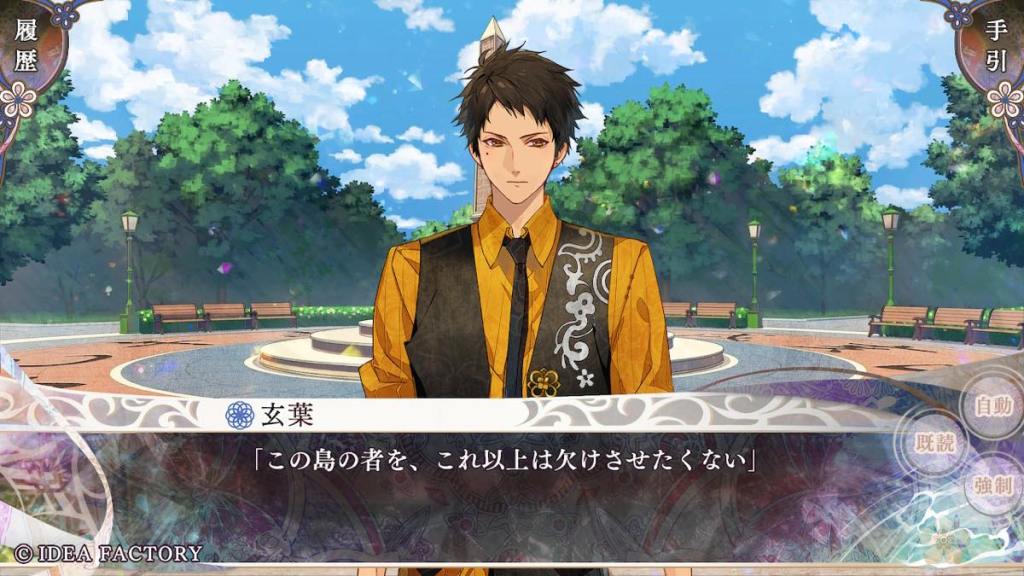1024x576 pixels.
Task: Activate the 既読 read-skip button
Action: click(934, 444)
